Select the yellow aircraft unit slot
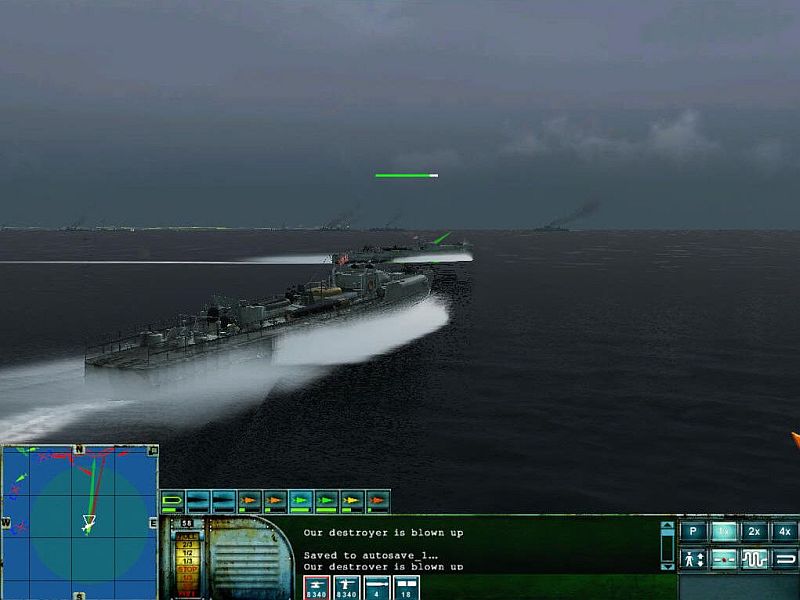 (353, 501)
